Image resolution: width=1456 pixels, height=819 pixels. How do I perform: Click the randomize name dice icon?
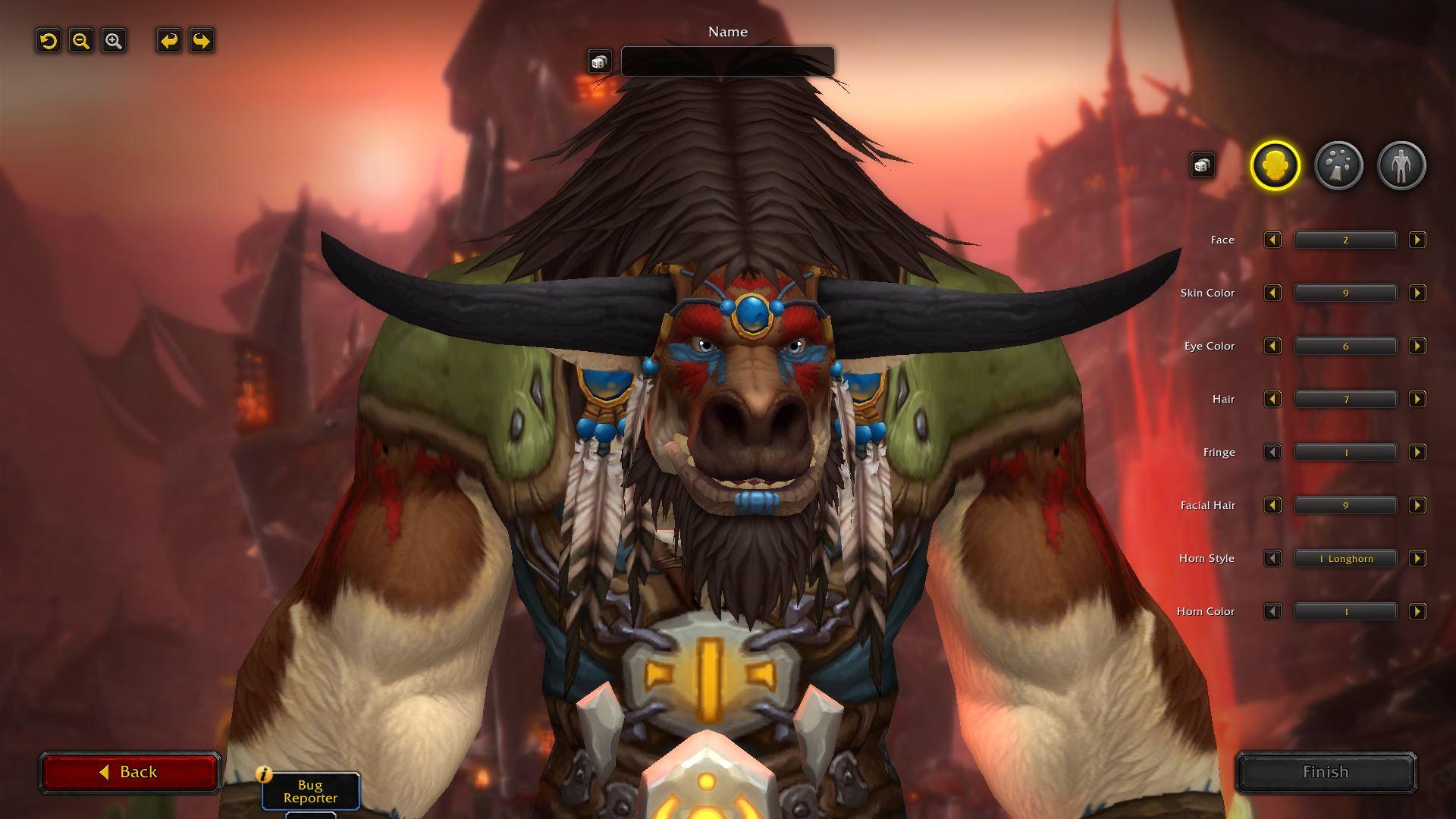point(600,61)
